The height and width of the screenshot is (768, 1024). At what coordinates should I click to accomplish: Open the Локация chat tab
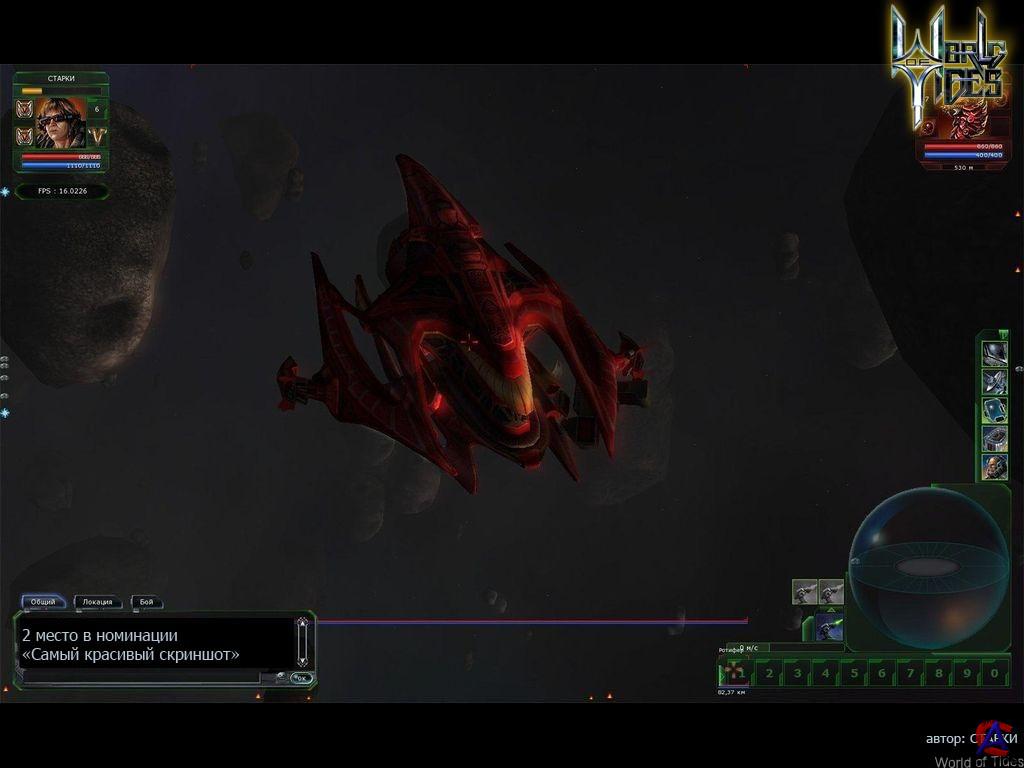click(98, 602)
